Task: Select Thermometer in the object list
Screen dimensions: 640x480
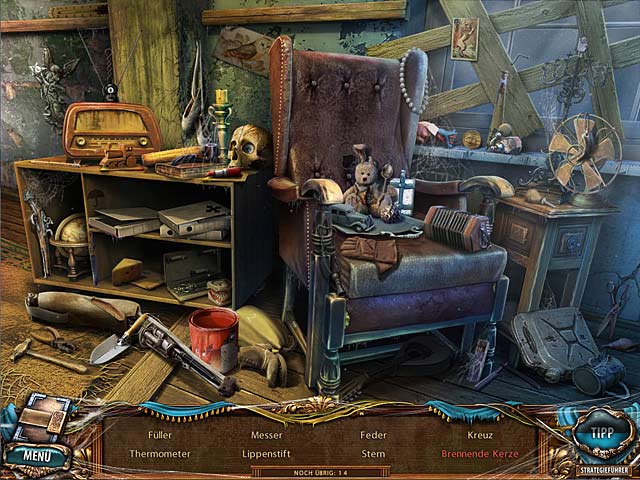Action: [160, 453]
